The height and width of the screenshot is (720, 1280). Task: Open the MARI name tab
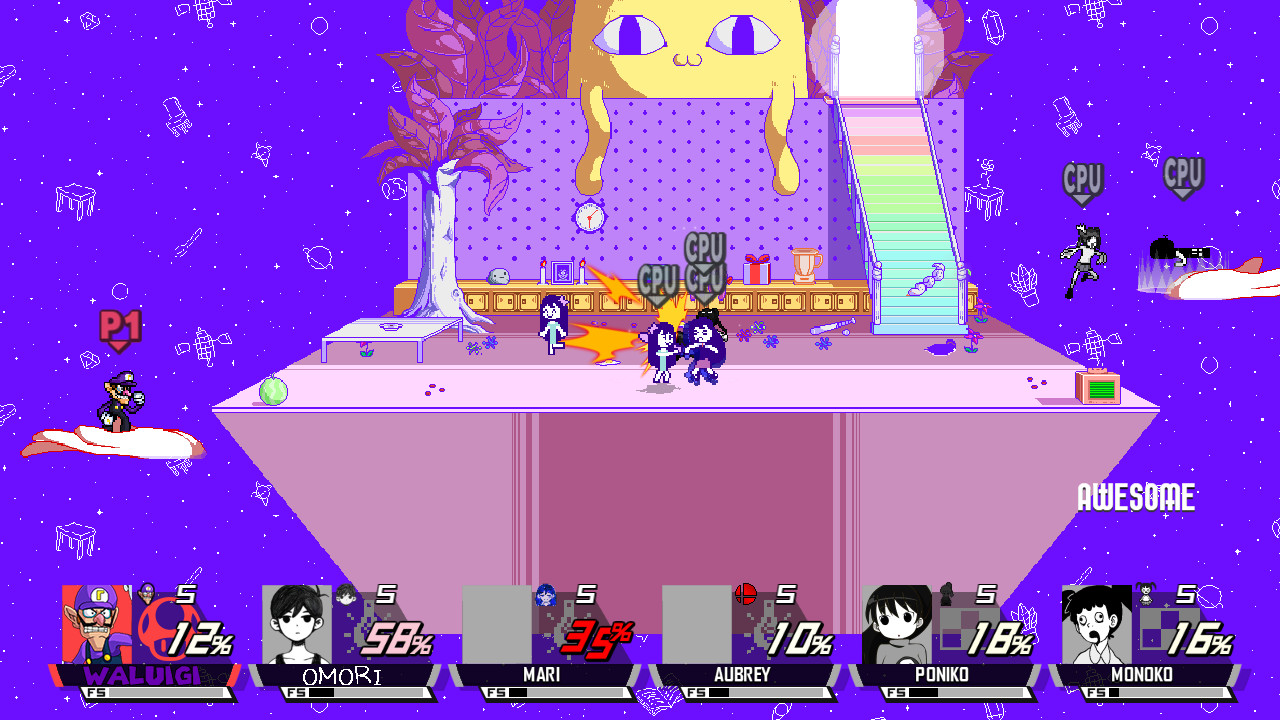pos(542,675)
